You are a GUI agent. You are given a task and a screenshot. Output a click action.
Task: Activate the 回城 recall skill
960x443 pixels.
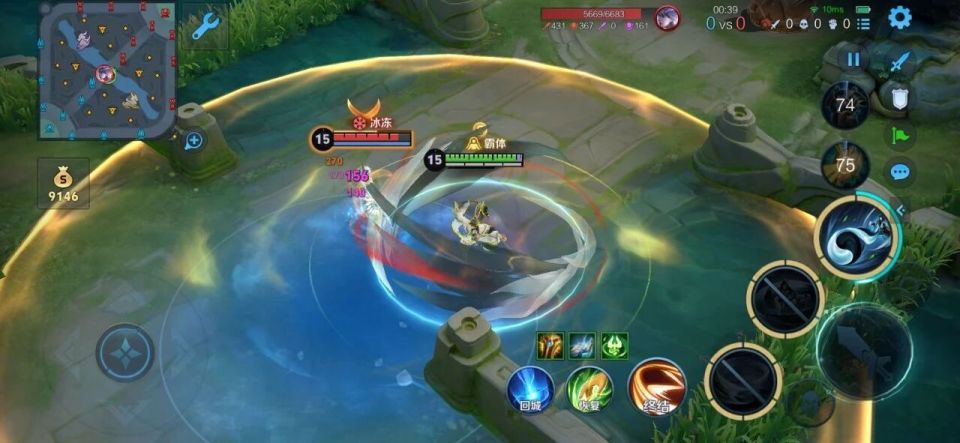click(530, 389)
